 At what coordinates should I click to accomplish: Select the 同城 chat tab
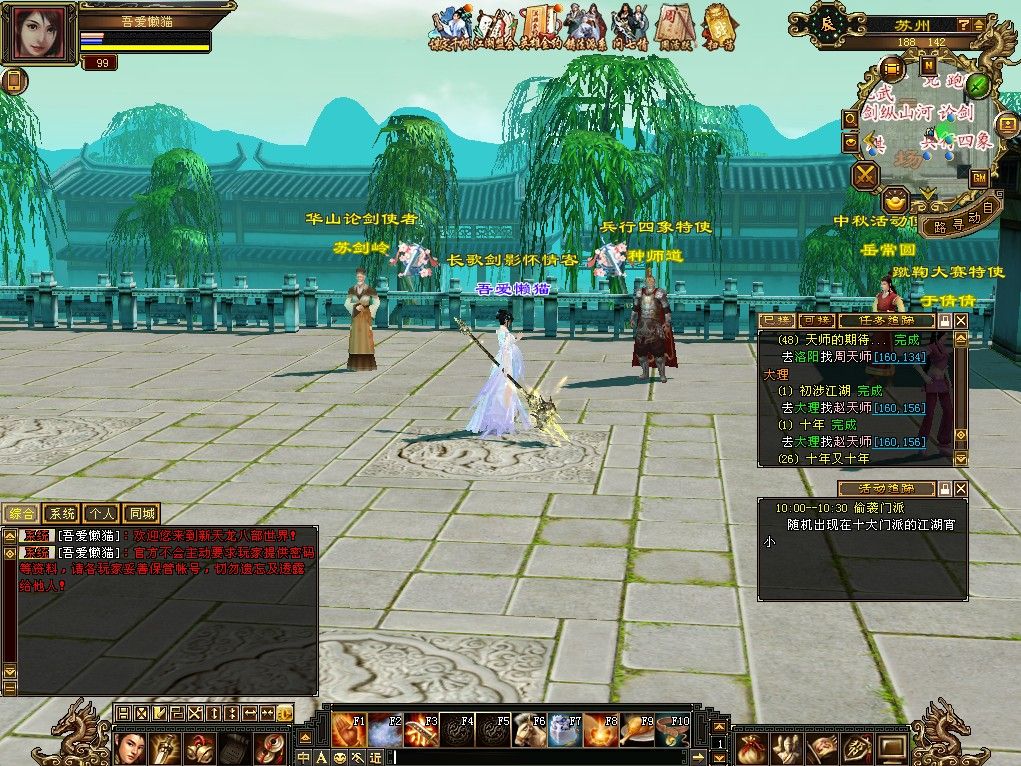point(141,514)
